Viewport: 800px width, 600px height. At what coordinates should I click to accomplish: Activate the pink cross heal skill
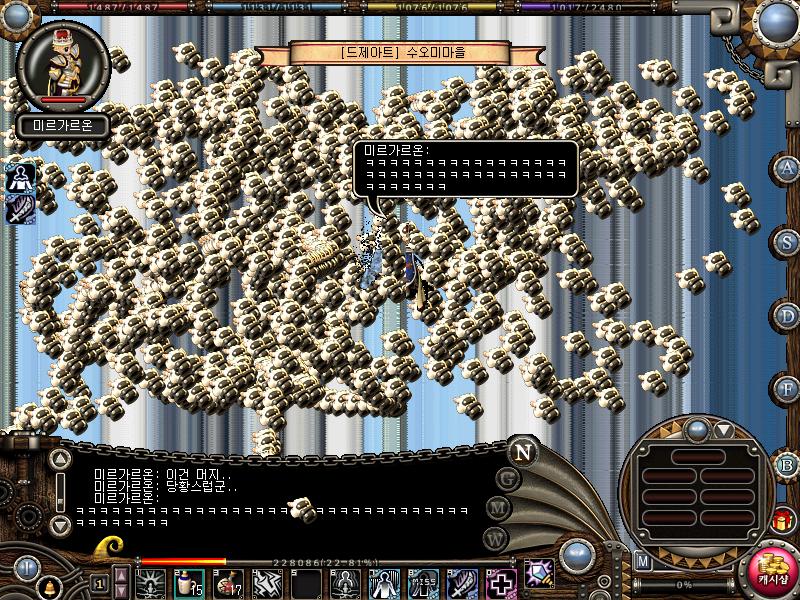pyautogui.click(x=500, y=582)
